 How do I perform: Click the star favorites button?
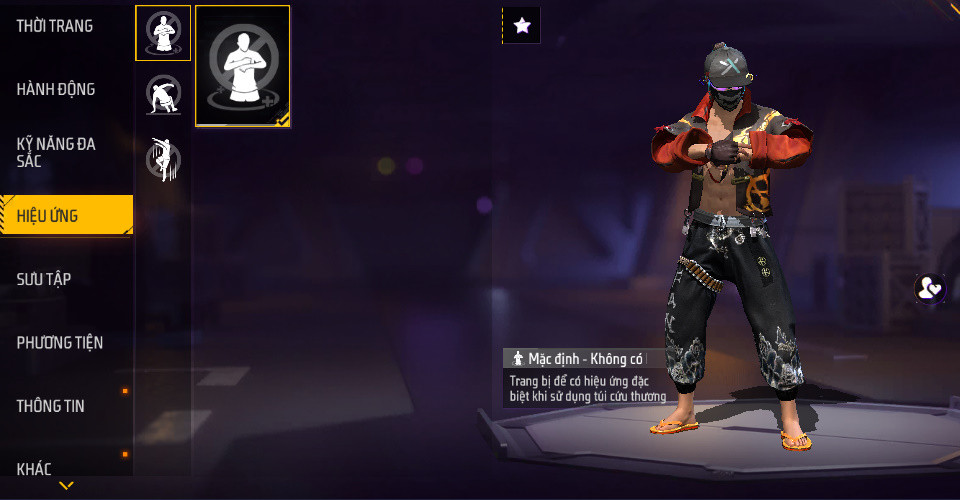pyautogui.click(x=521, y=26)
